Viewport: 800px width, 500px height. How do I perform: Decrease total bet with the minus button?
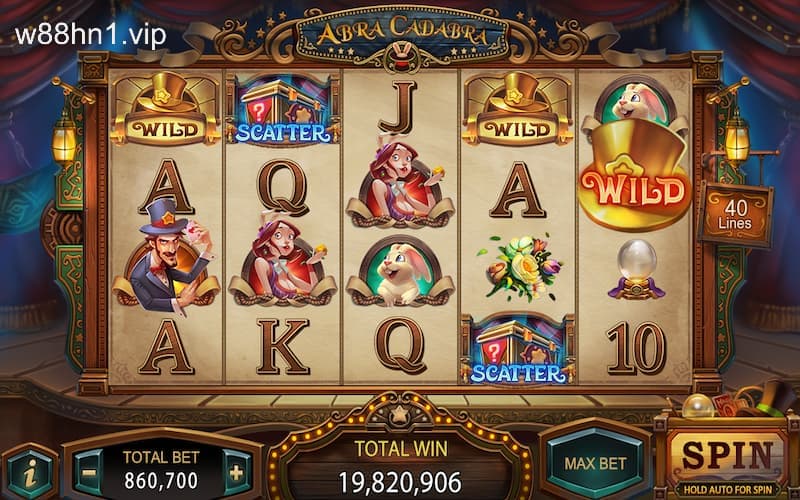(88, 471)
